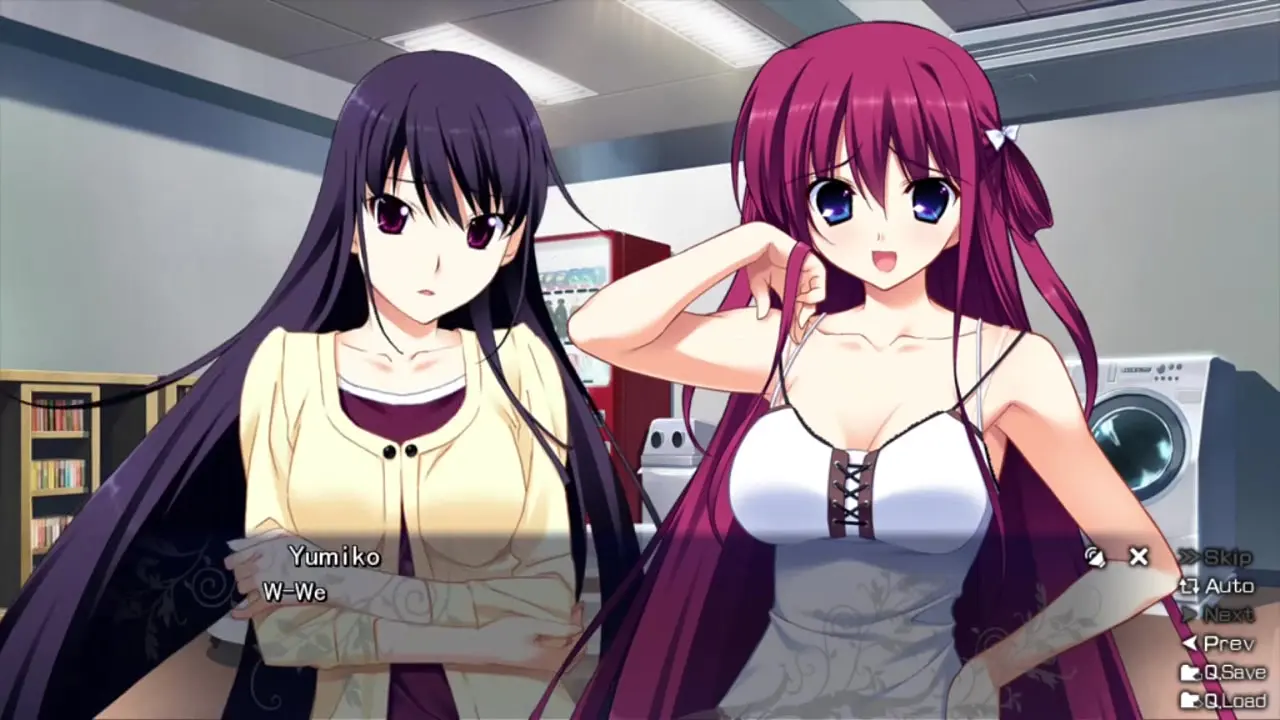Replay the voice line with the speaker icon
Viewport: 1280px width, 720px height.
1096,557
